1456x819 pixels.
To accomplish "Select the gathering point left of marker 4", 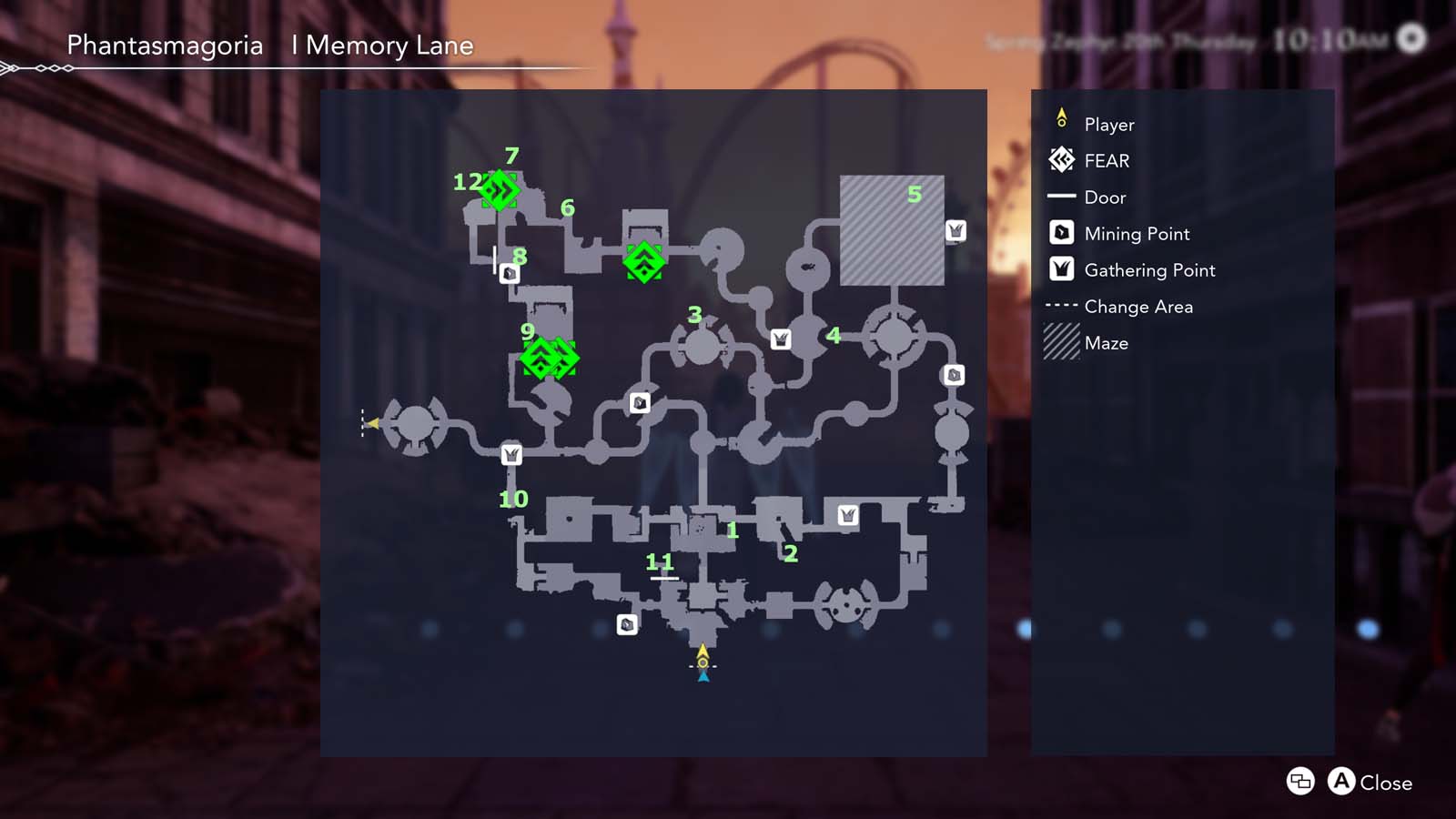I will click(x=781, y=338).
